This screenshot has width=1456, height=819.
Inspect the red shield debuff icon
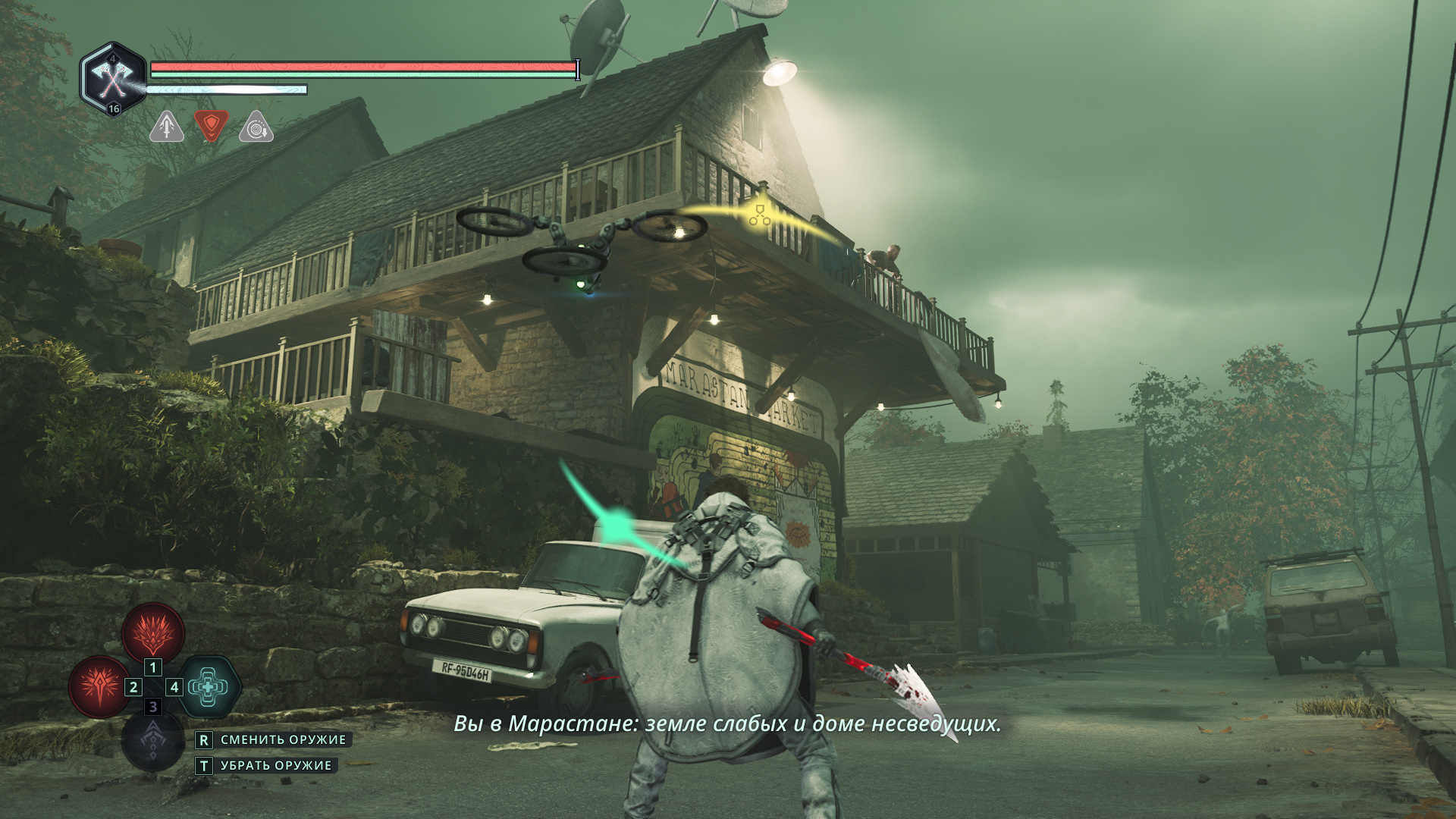pos(212,126)
